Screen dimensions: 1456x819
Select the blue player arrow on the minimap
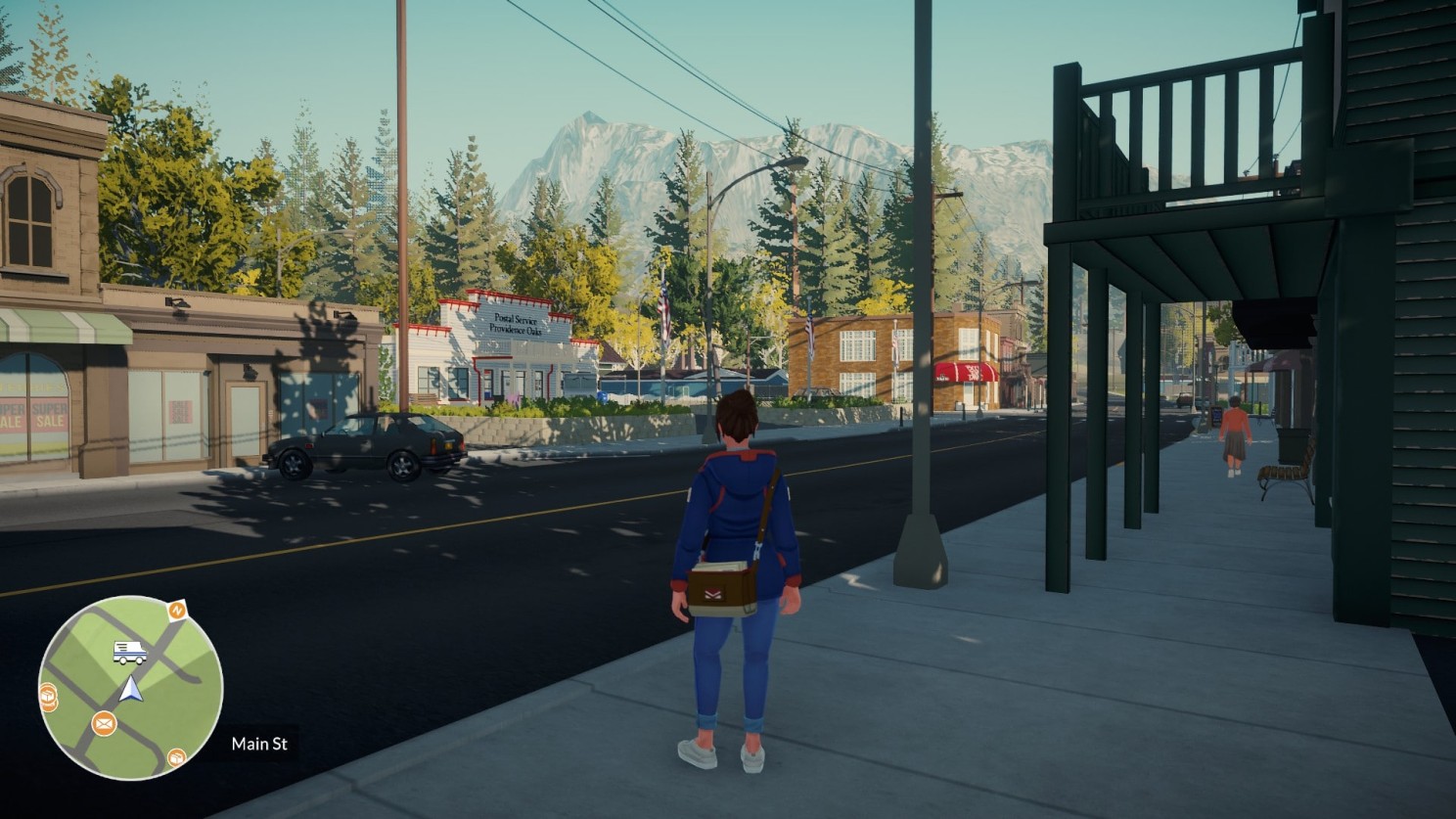pos(131,689)
